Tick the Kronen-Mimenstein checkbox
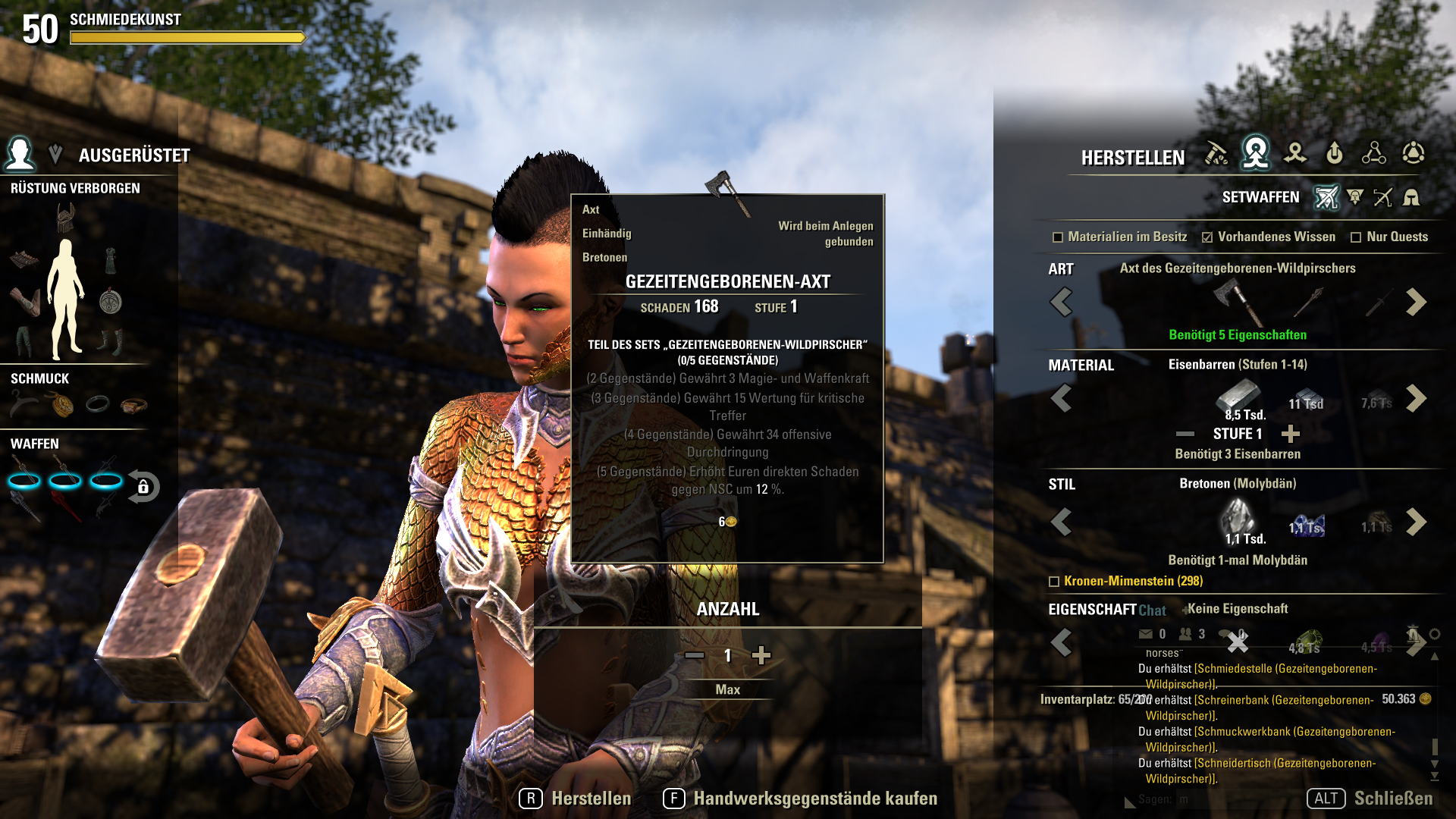The height and width of the screenshot is (819, 1456). click(x=1053, y=582)
